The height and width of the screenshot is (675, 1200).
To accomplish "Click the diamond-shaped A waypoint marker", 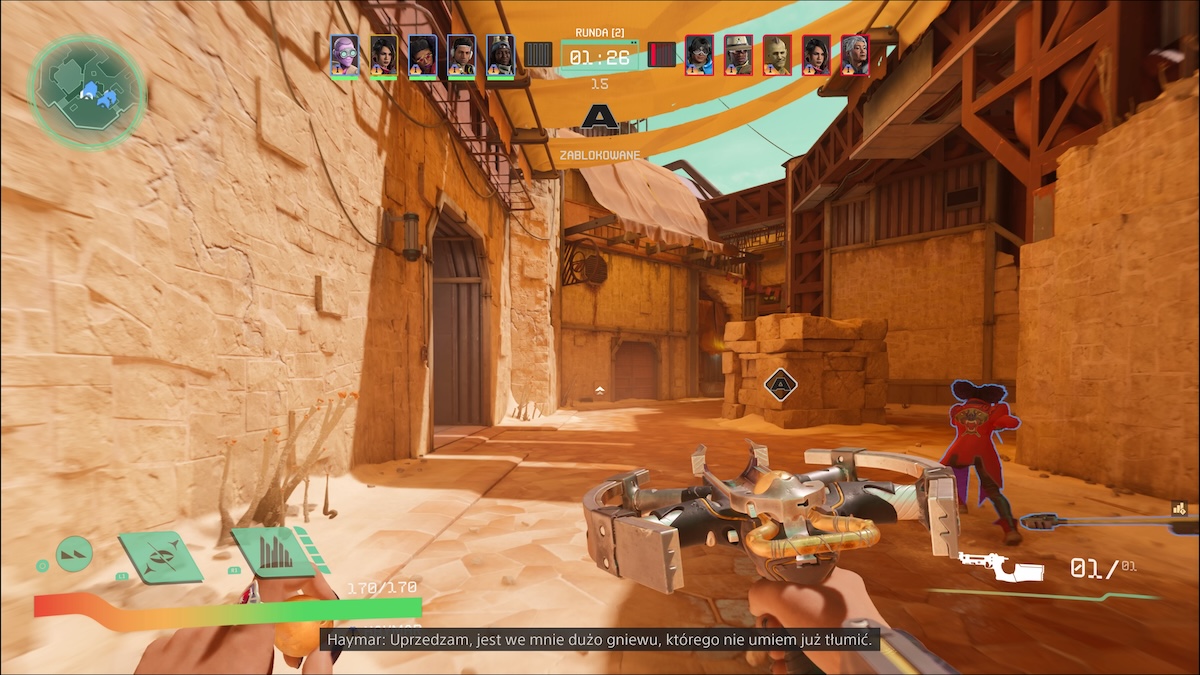I will (x=779, y=383).
